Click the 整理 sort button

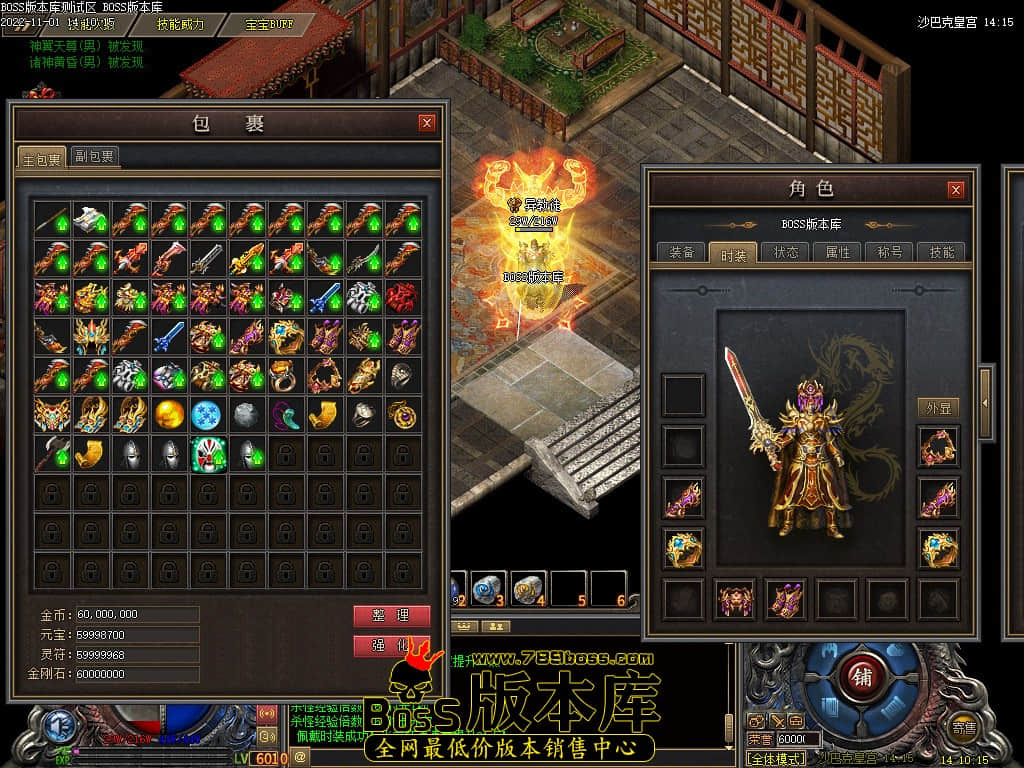click(391, 616)
